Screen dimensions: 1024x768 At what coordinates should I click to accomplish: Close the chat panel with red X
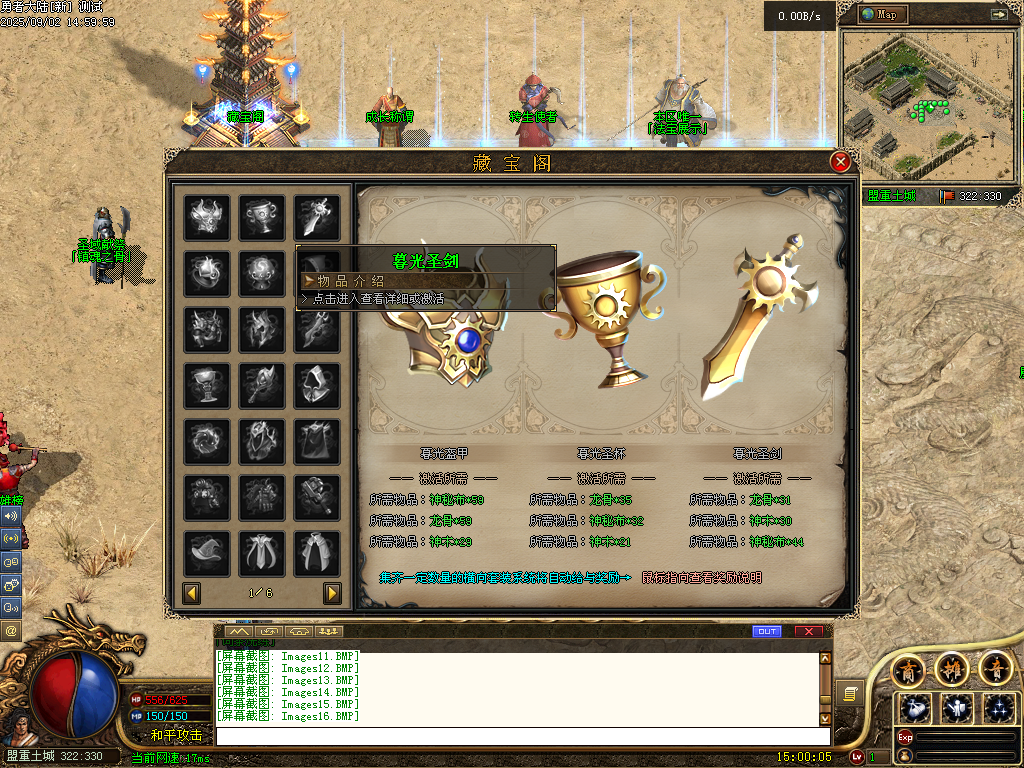[808, 631]
